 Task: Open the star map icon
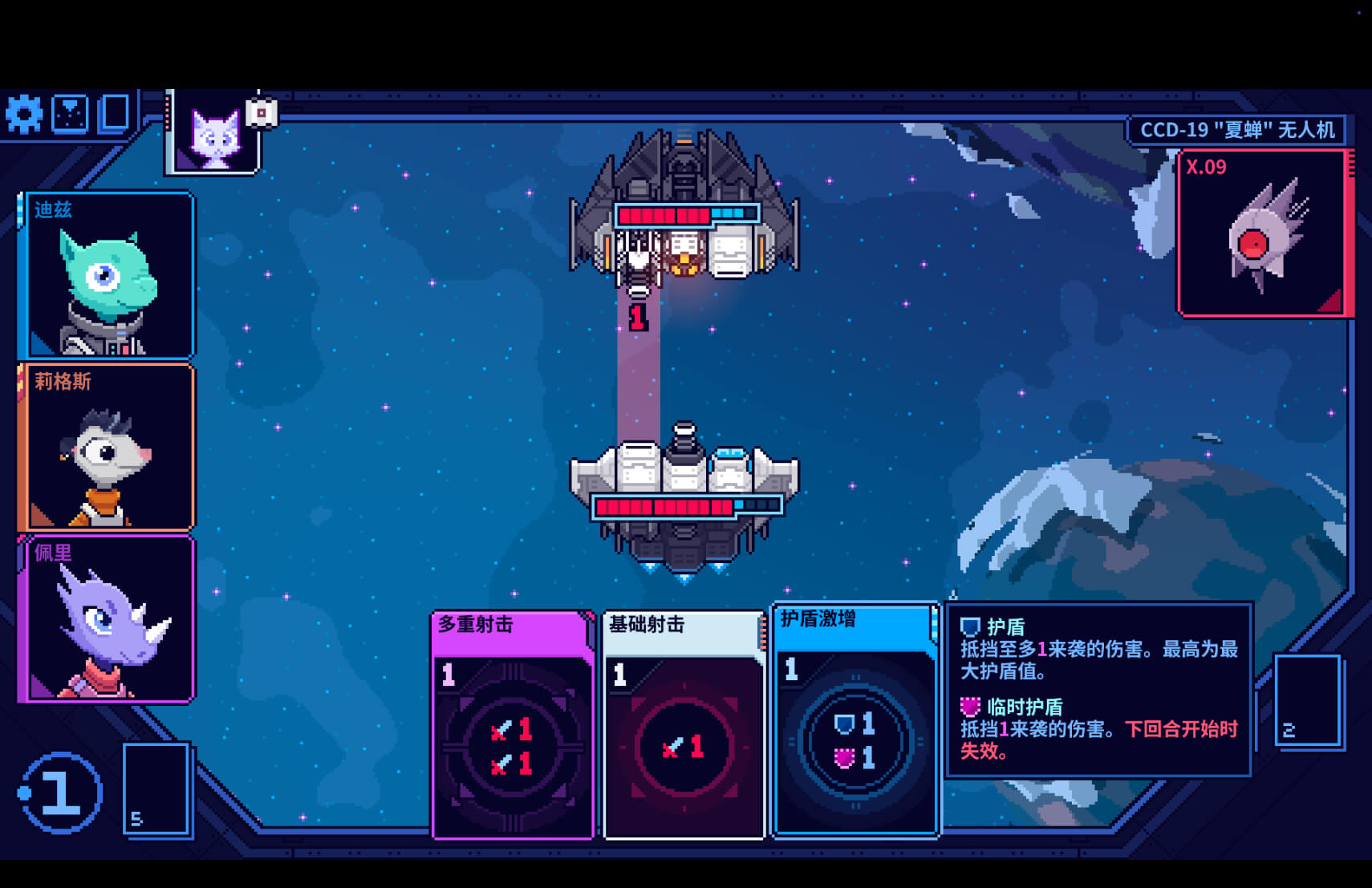pos(71,115)
